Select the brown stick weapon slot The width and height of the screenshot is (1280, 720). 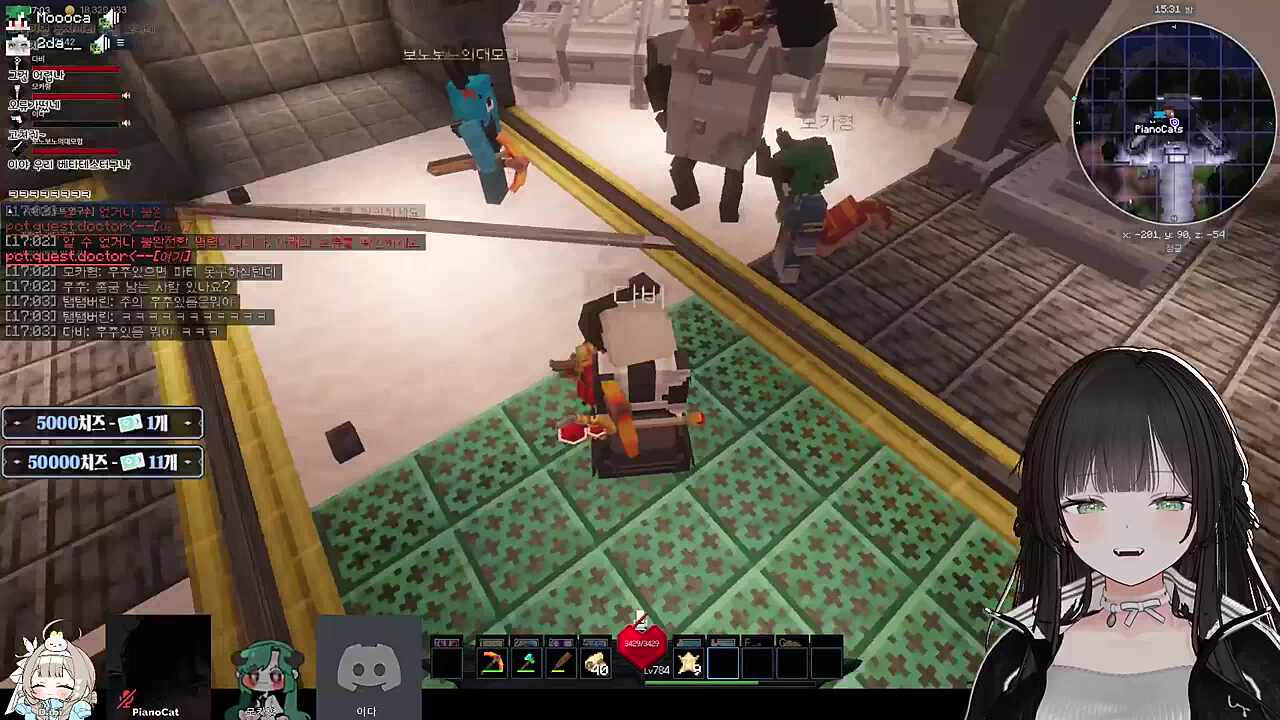(560, 664)
